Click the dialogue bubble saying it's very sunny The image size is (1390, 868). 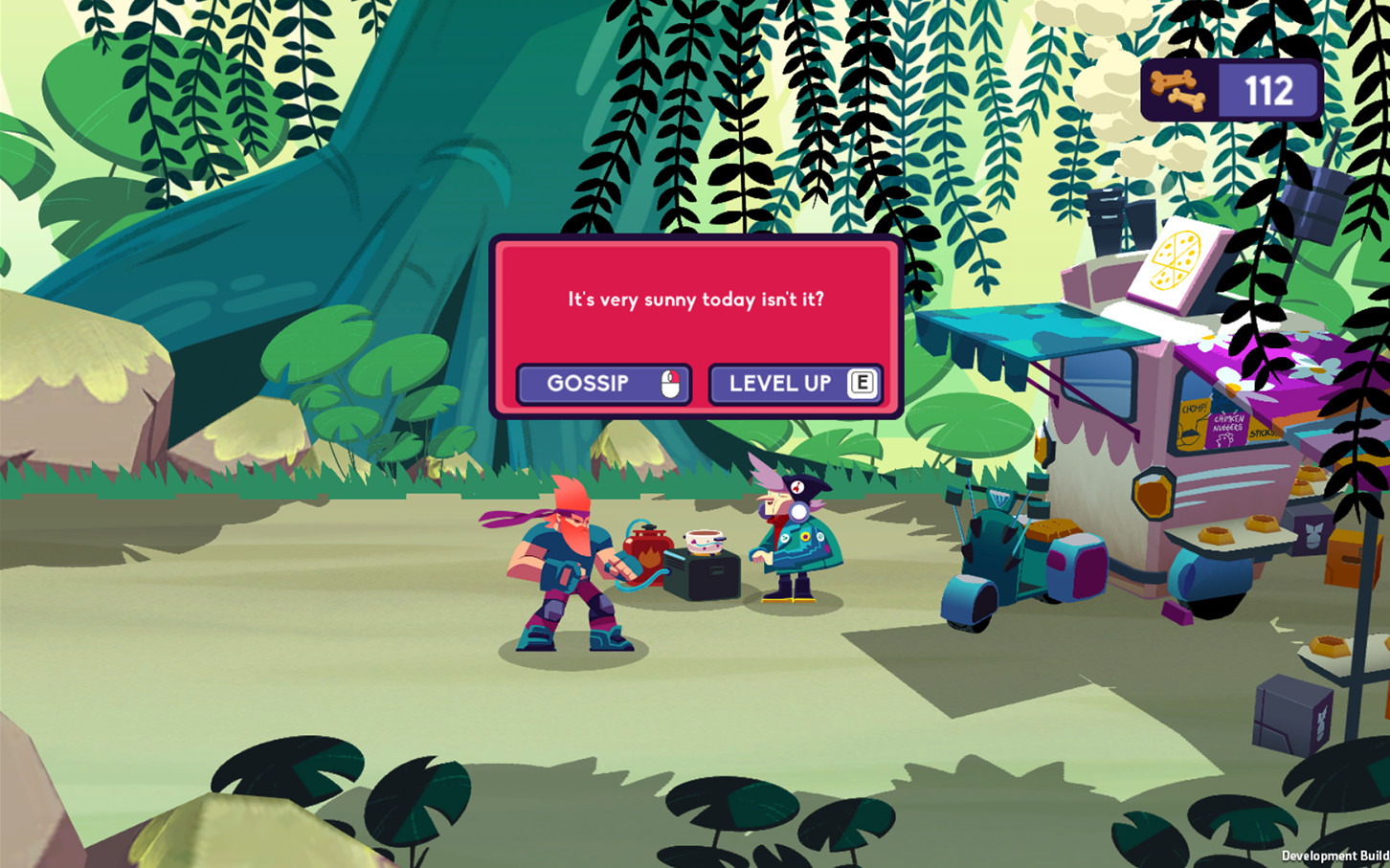pos(696,299)
